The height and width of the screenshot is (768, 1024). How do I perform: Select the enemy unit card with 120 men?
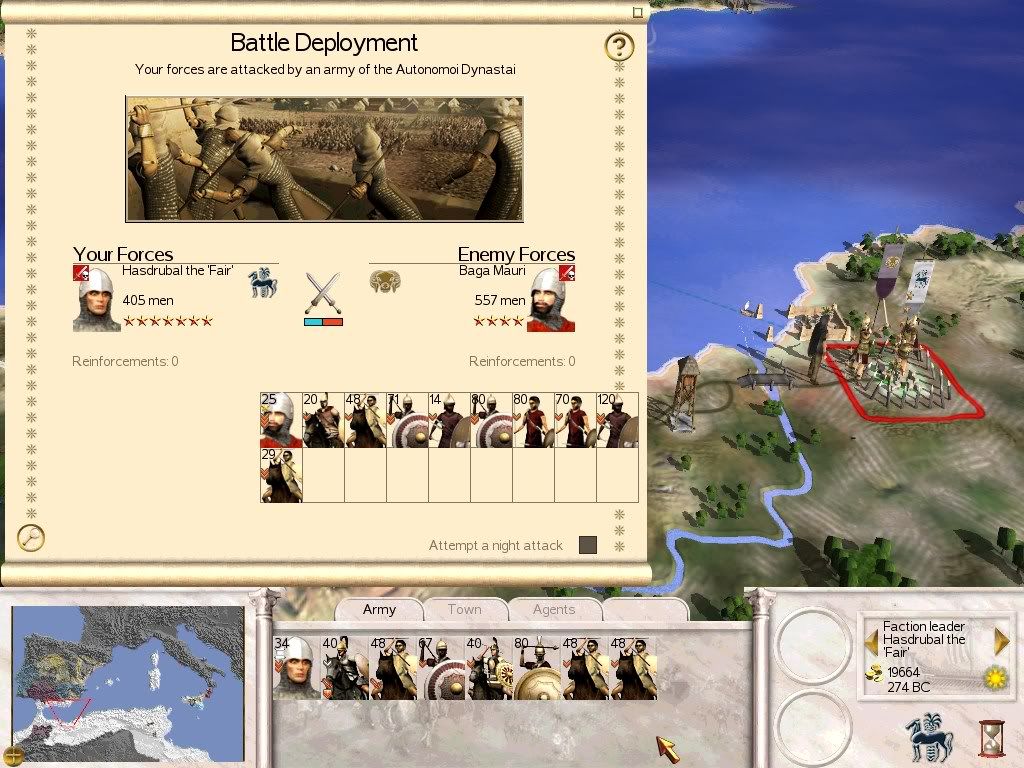pos(617,420)
